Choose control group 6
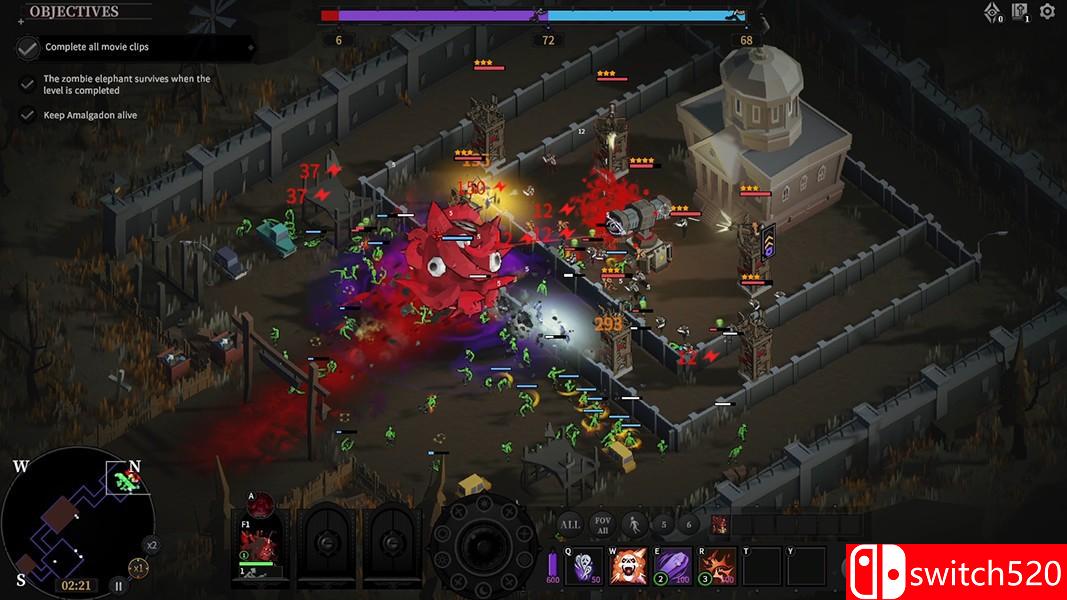 click(x=687, y=524)
